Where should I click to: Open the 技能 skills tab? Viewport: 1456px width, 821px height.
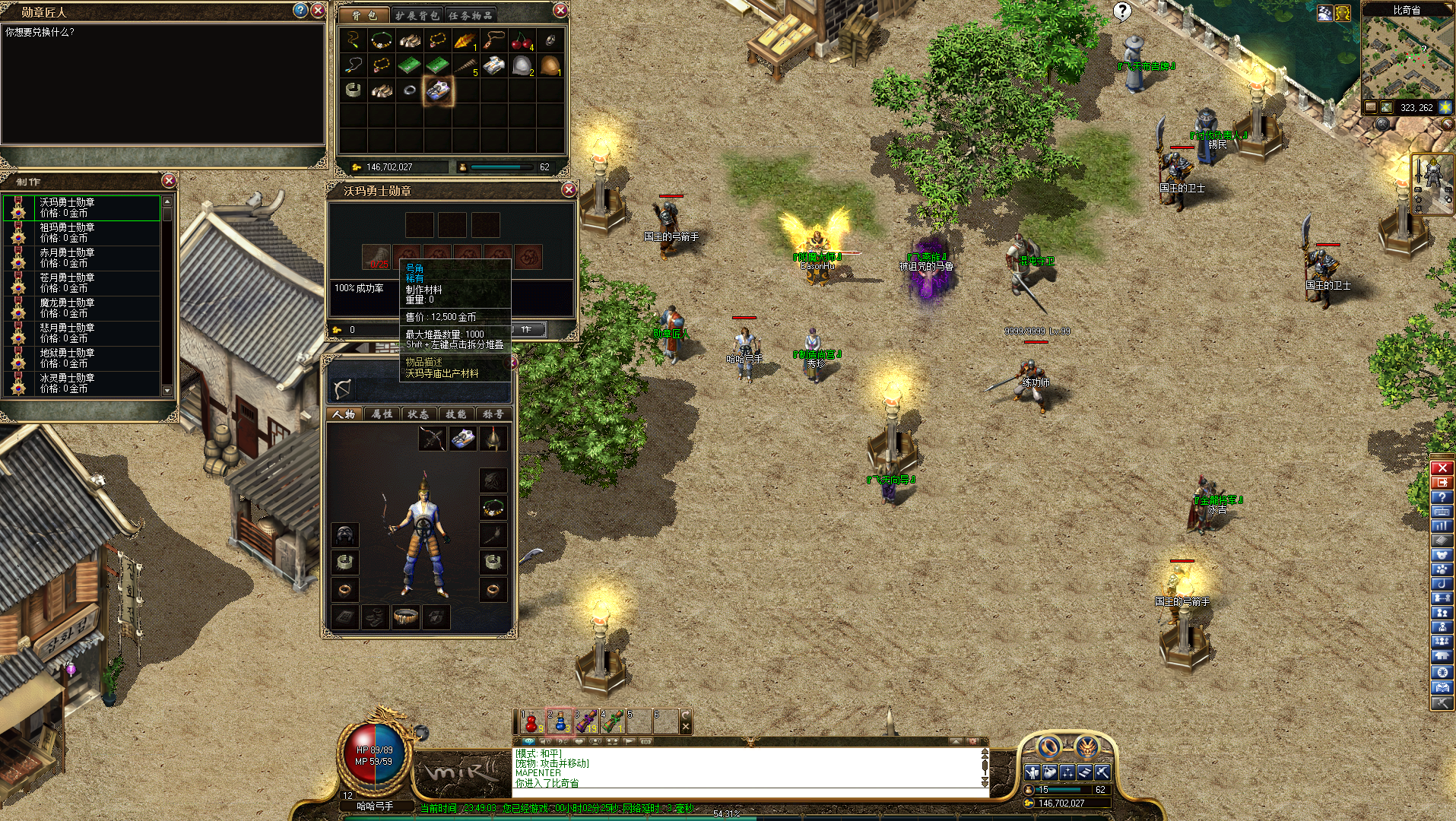pyautogui.click(x=456, y=414)
